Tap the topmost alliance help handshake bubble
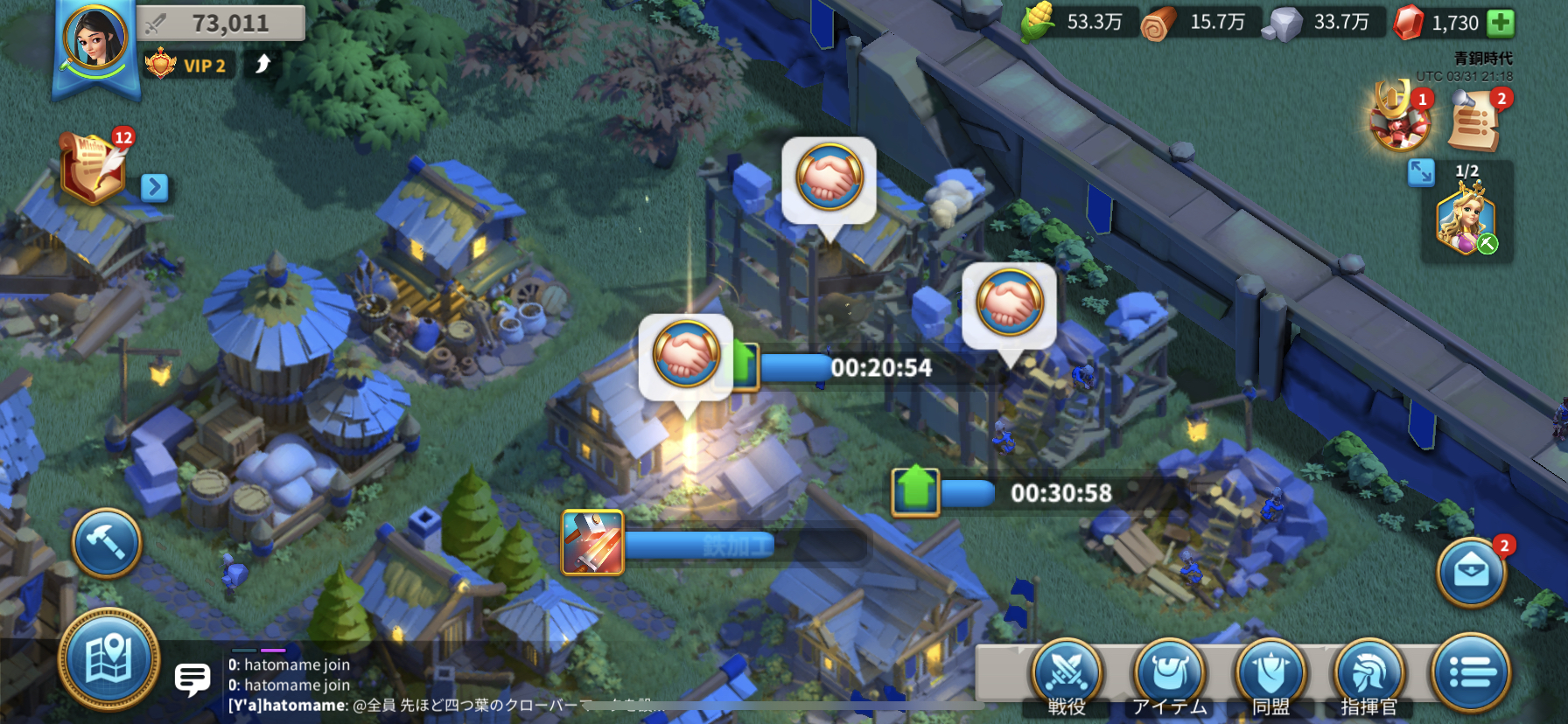Viewport: 1568px width, 724px height. pyautogui.click(x=829, y=178)
